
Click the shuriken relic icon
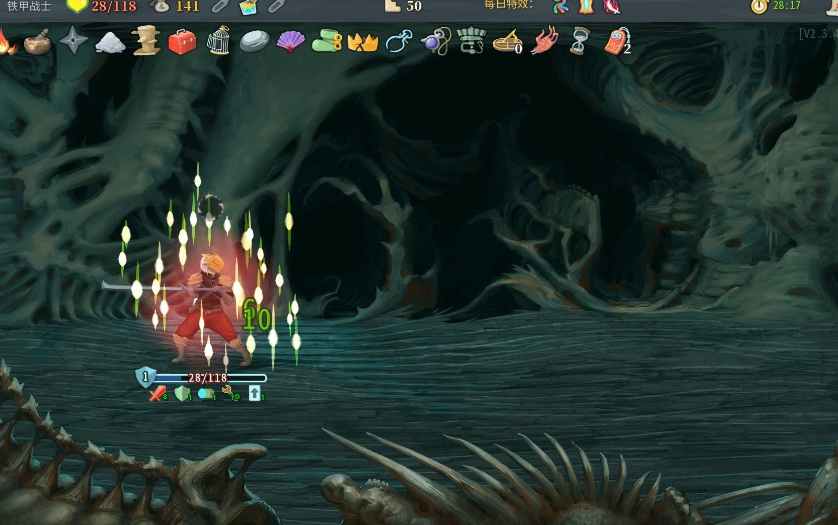coord(74,42)
